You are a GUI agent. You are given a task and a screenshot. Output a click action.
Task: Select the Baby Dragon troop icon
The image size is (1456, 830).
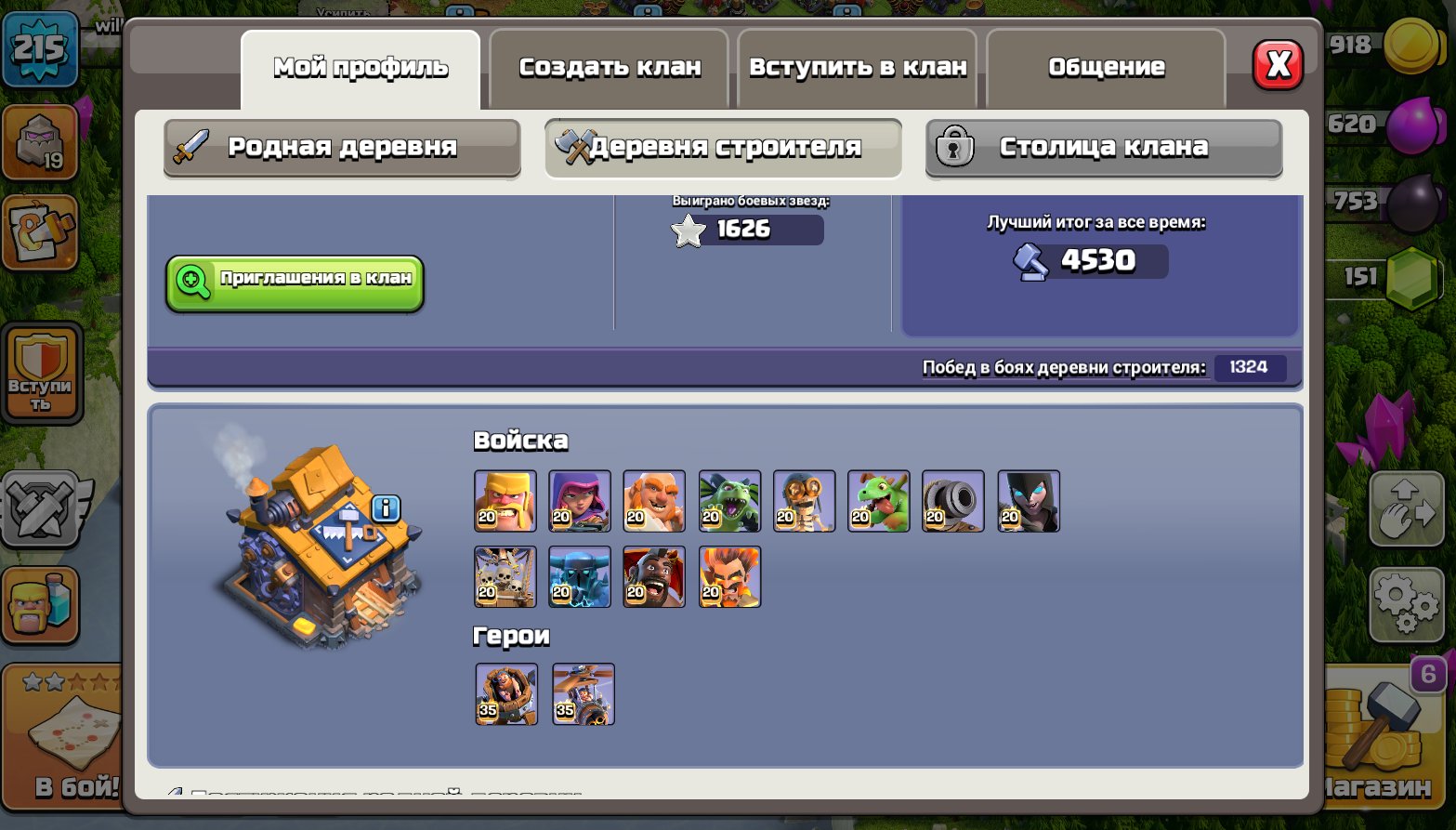pyautogui.click(x=878, y=500)
